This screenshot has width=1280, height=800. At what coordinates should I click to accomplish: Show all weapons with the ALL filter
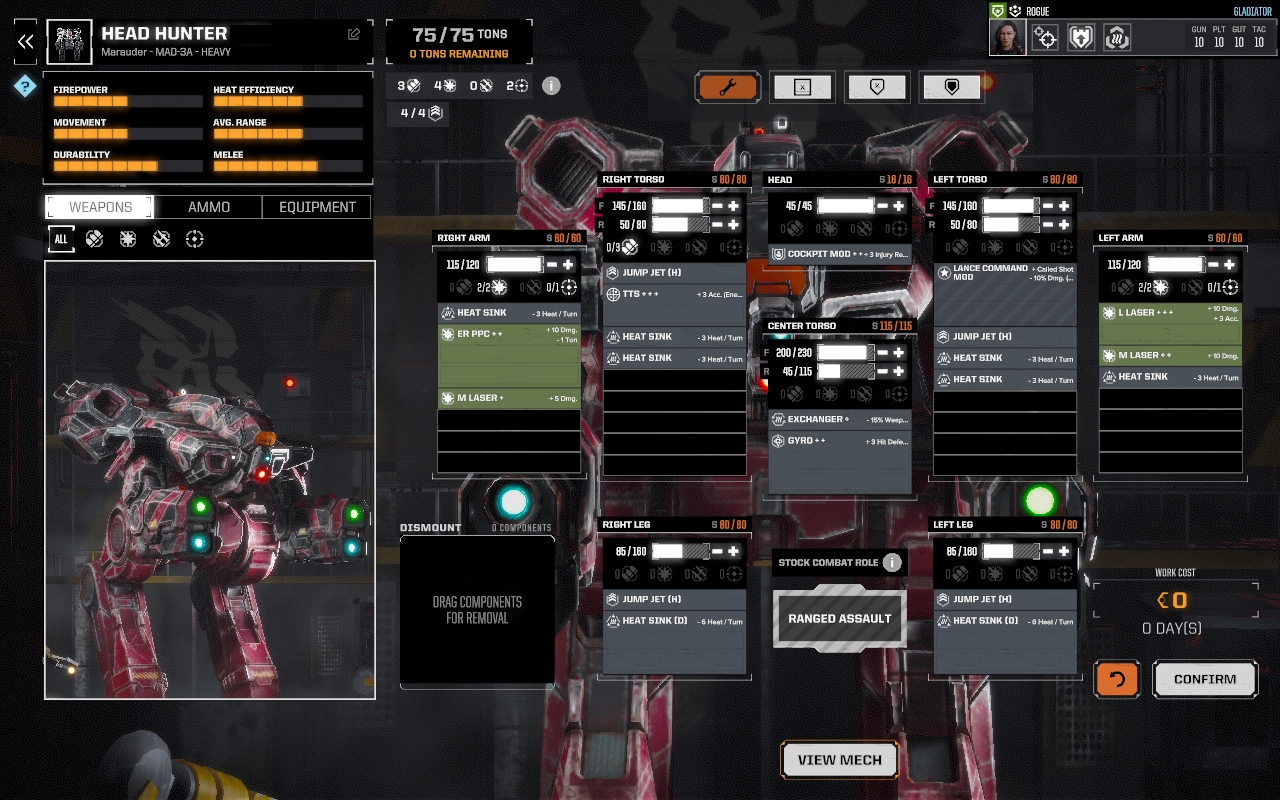point(61,239)
